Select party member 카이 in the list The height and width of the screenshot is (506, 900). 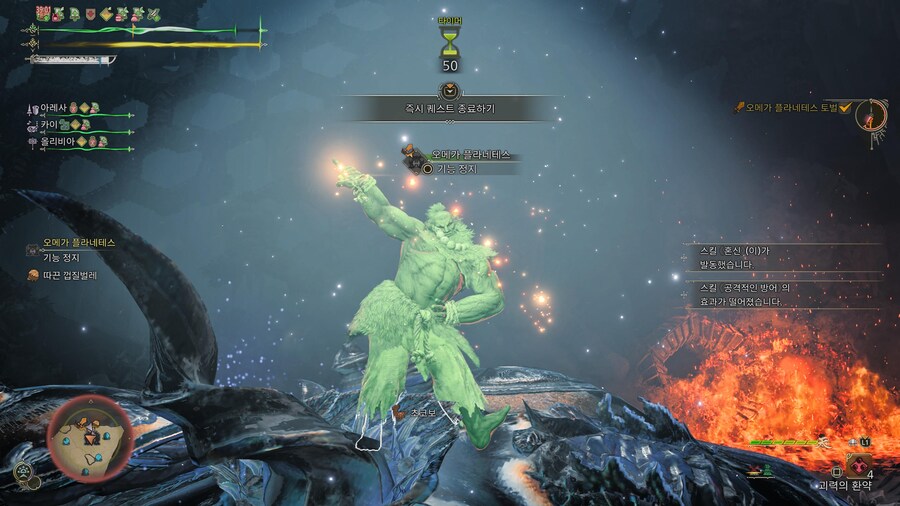49,125
